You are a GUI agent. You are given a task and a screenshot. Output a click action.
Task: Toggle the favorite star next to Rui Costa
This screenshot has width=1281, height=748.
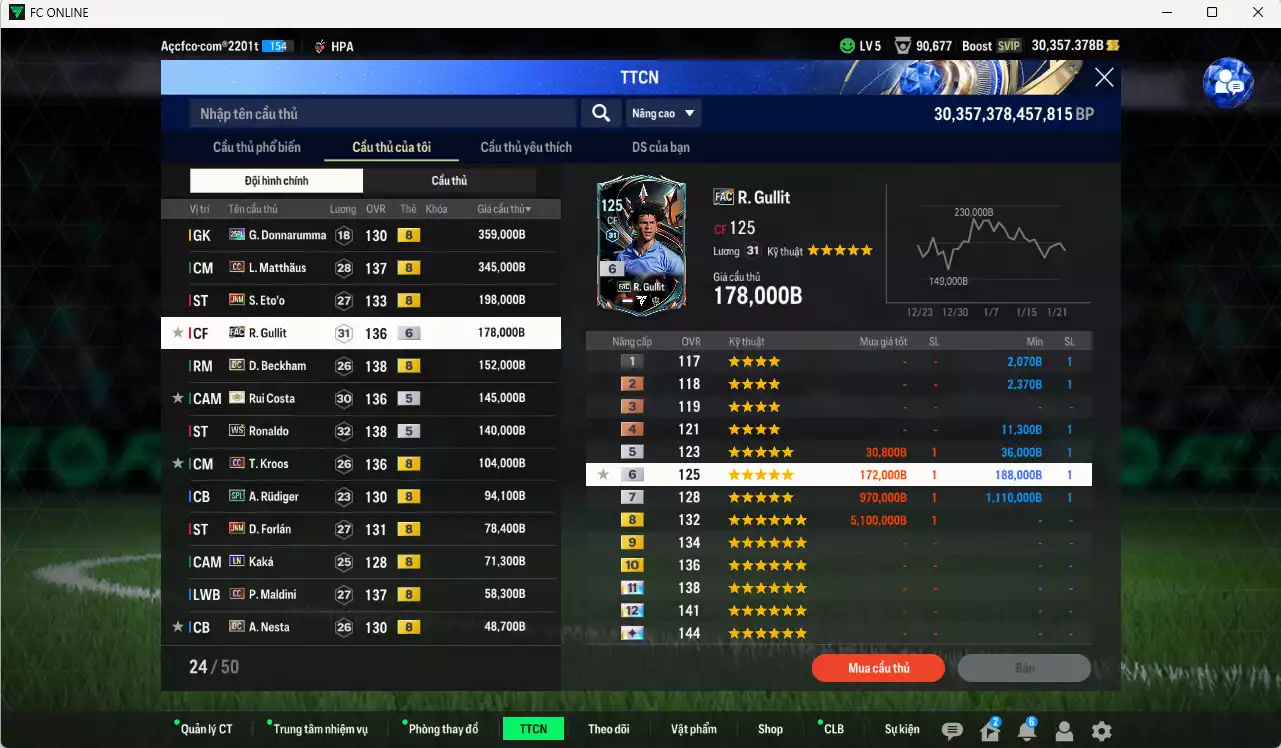point(176,398)
